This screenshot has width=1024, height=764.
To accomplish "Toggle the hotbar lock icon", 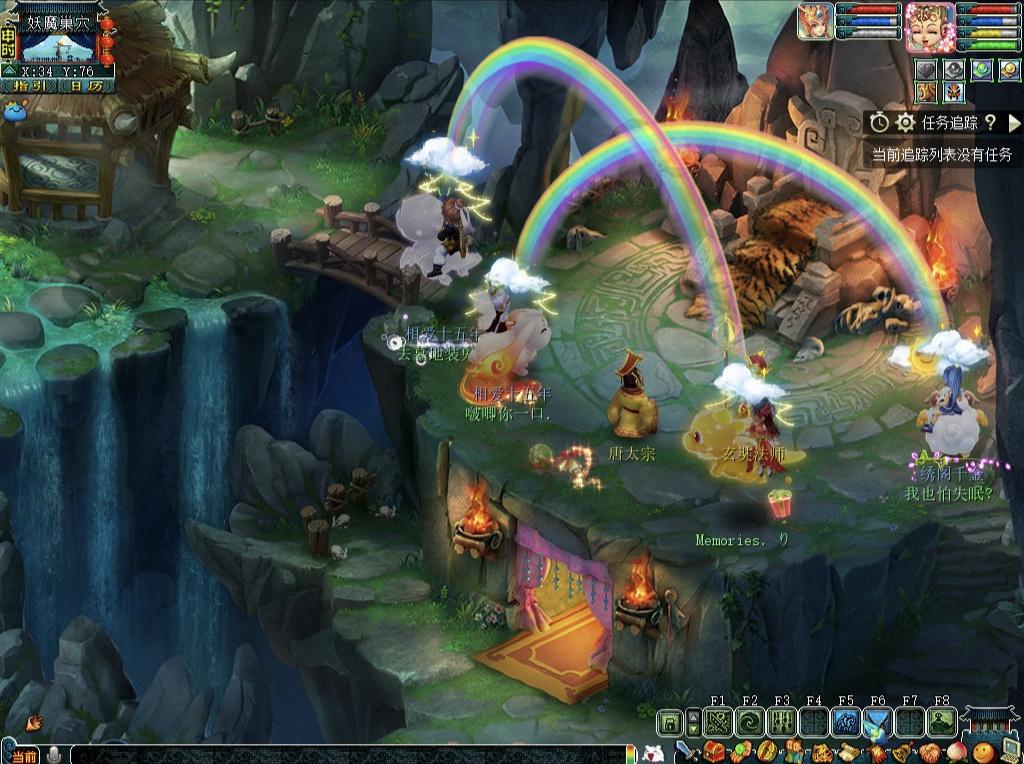I will (670, 722).
